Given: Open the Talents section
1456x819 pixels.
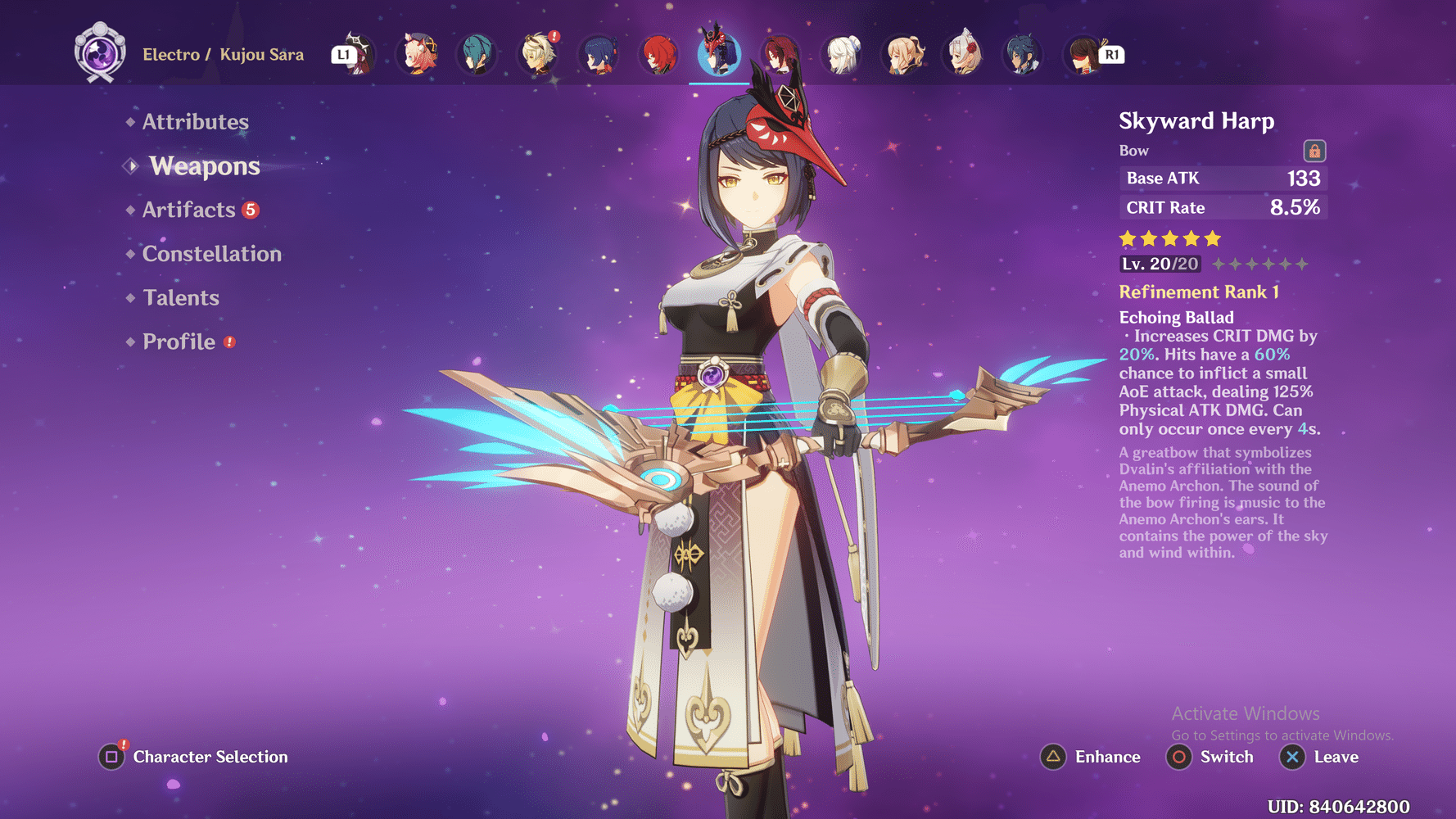Looking at the screenshot, I should click(181, 298).
